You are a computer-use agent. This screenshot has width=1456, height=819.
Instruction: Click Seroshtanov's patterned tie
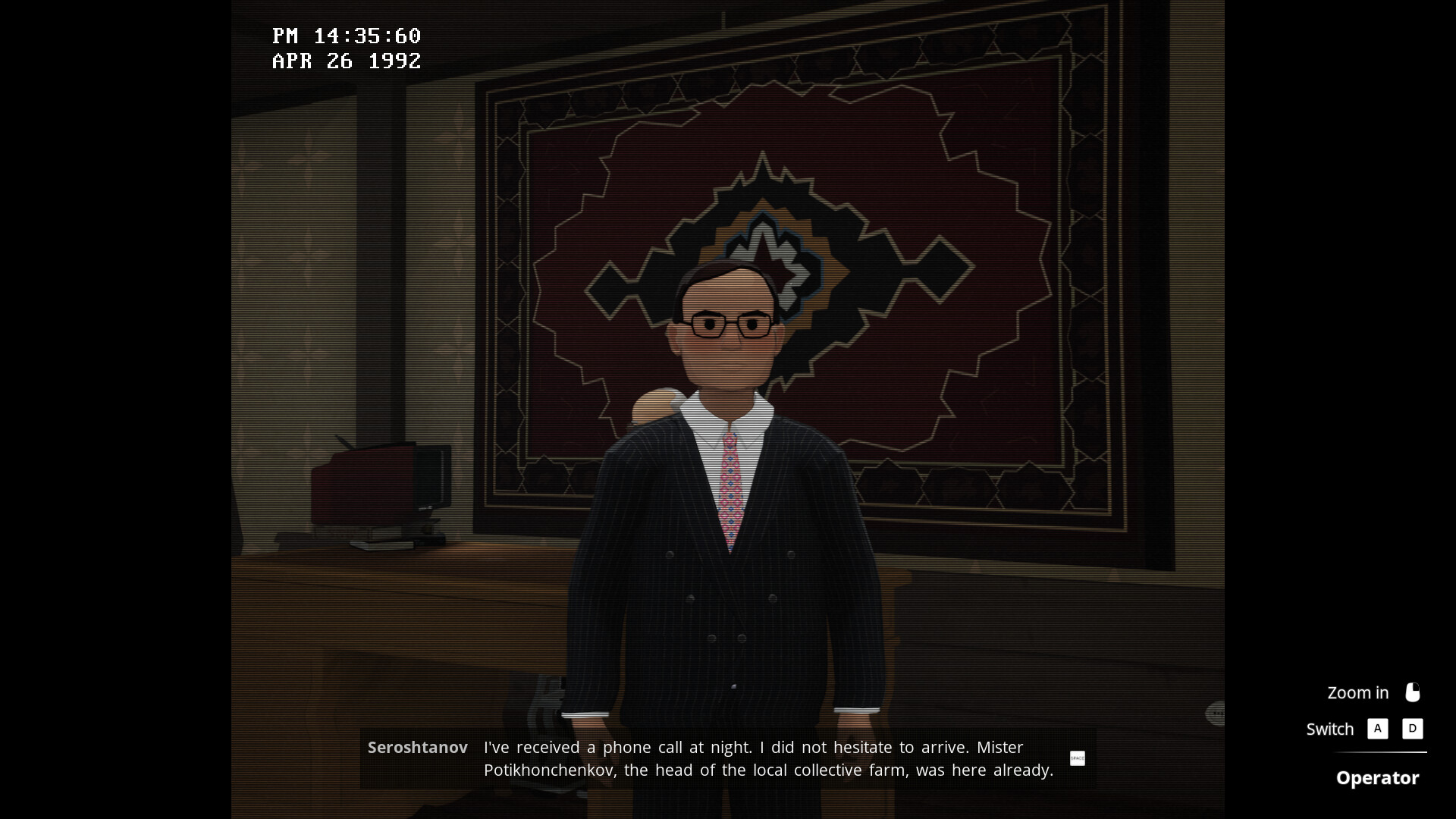[730, 485]
